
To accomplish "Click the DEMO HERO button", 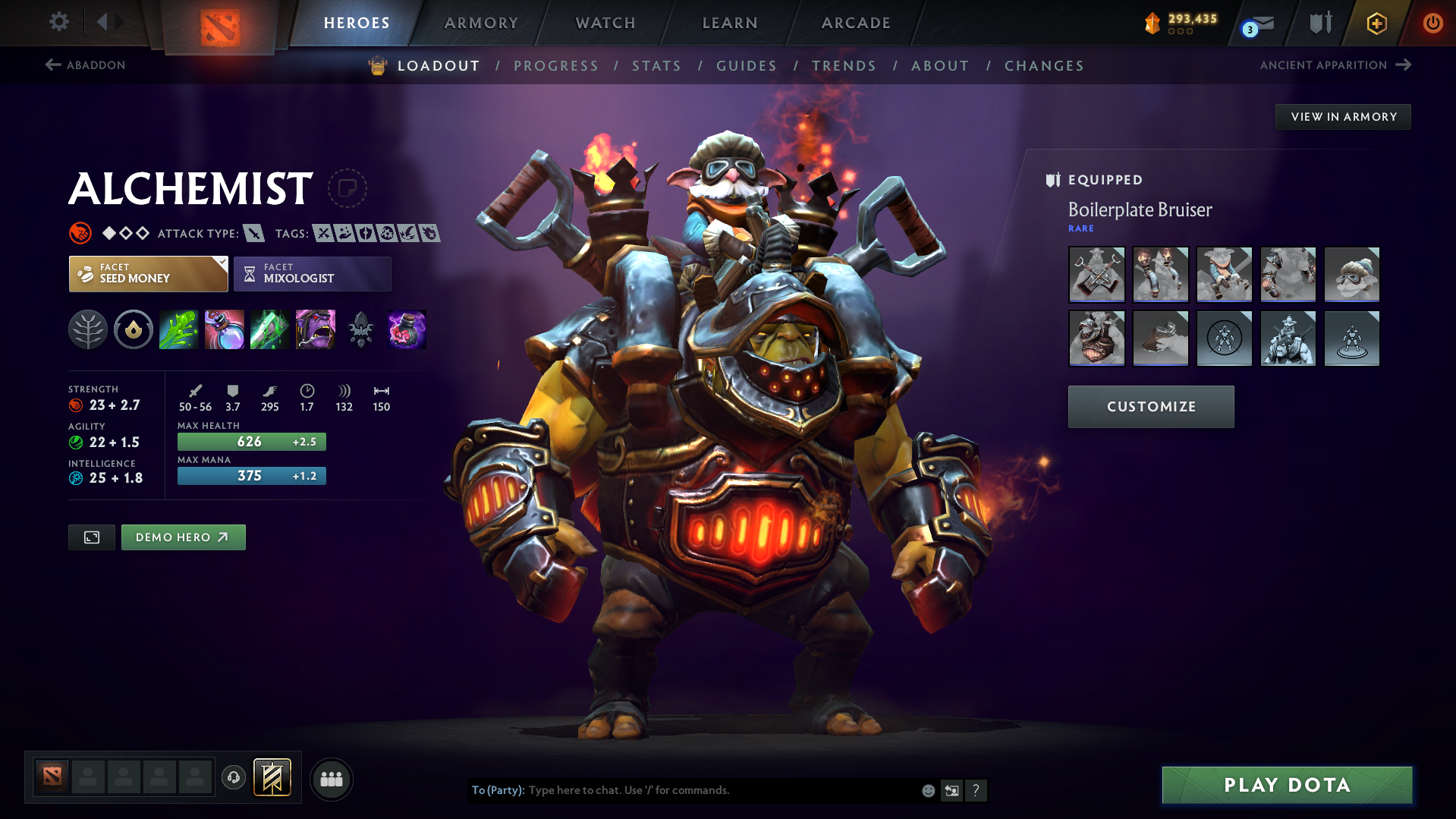I will point(183,537).
